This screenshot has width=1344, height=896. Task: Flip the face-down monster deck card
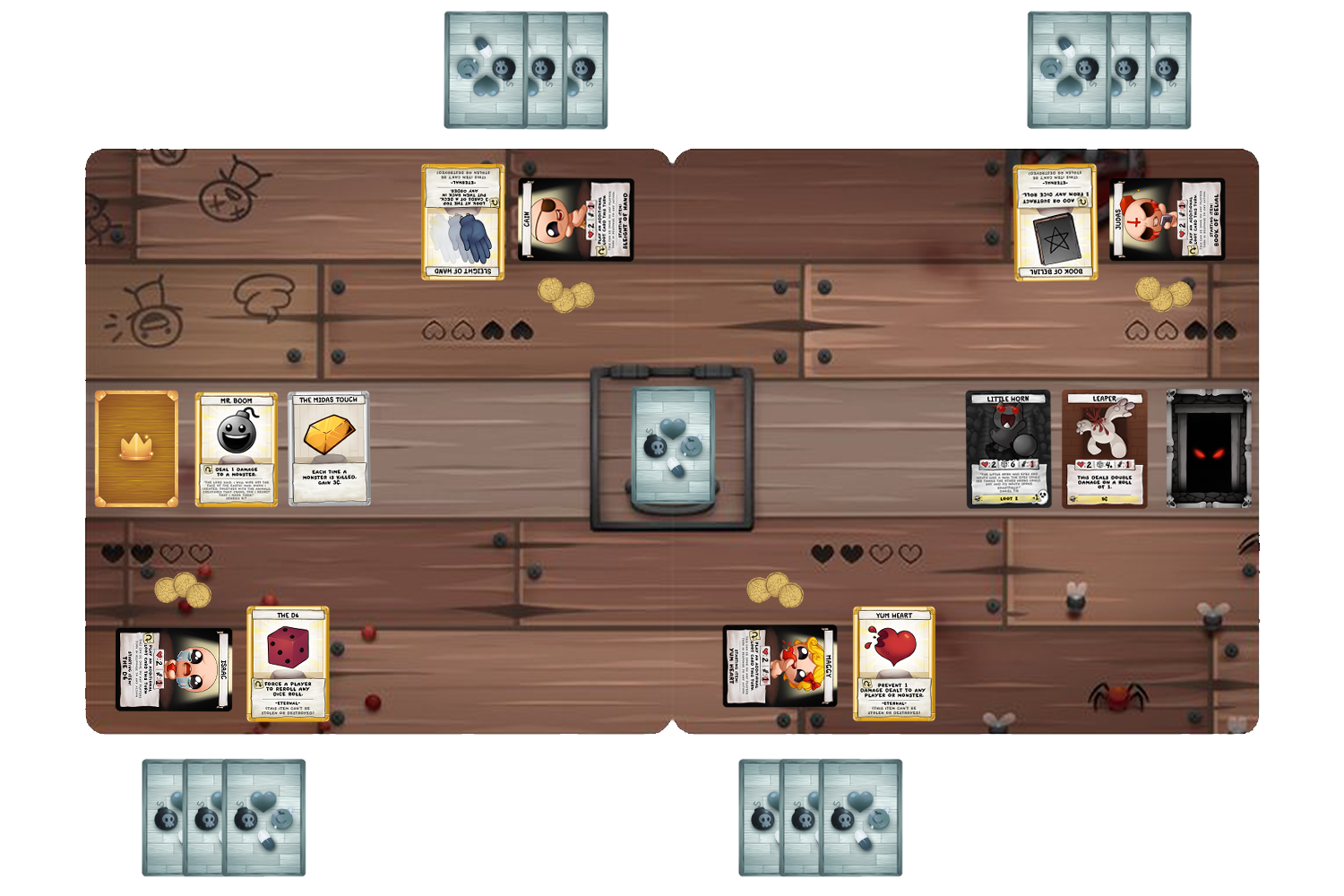click(x=1208, y=448)
